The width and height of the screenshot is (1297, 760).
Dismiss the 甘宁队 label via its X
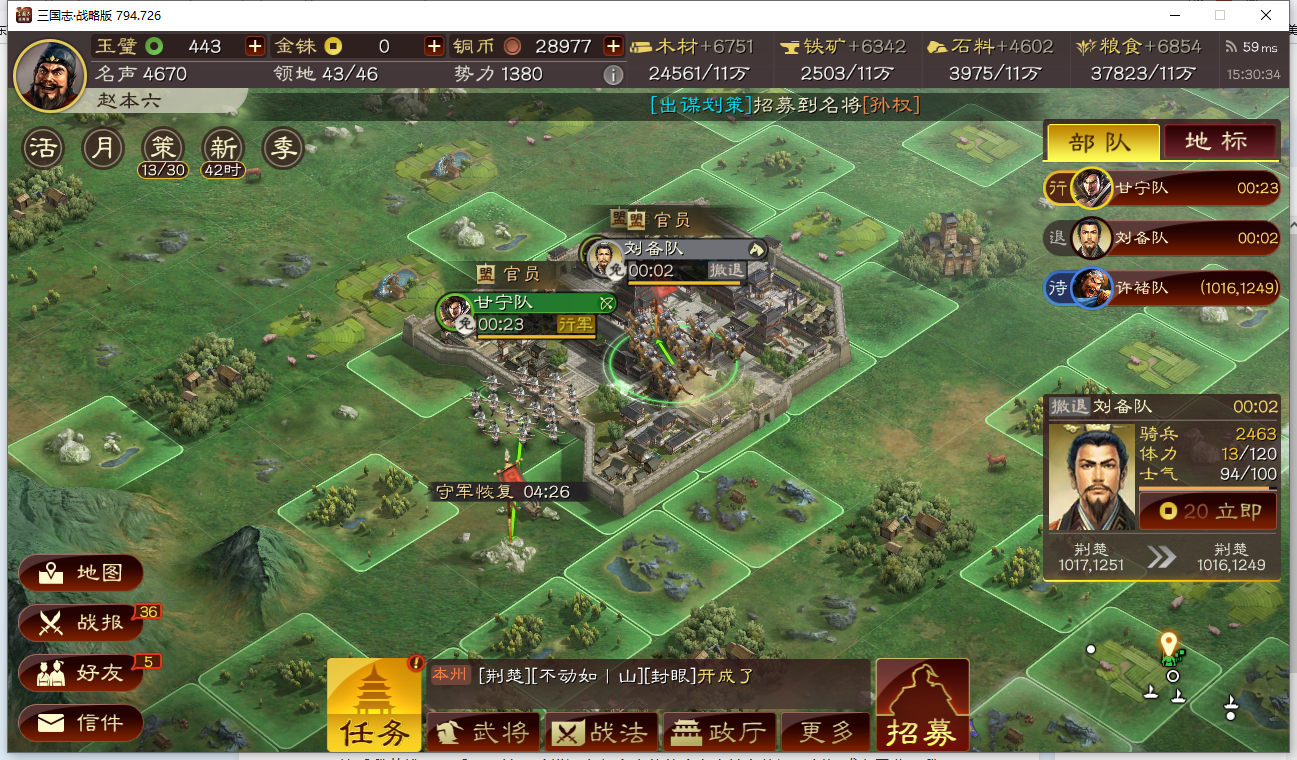605,303
